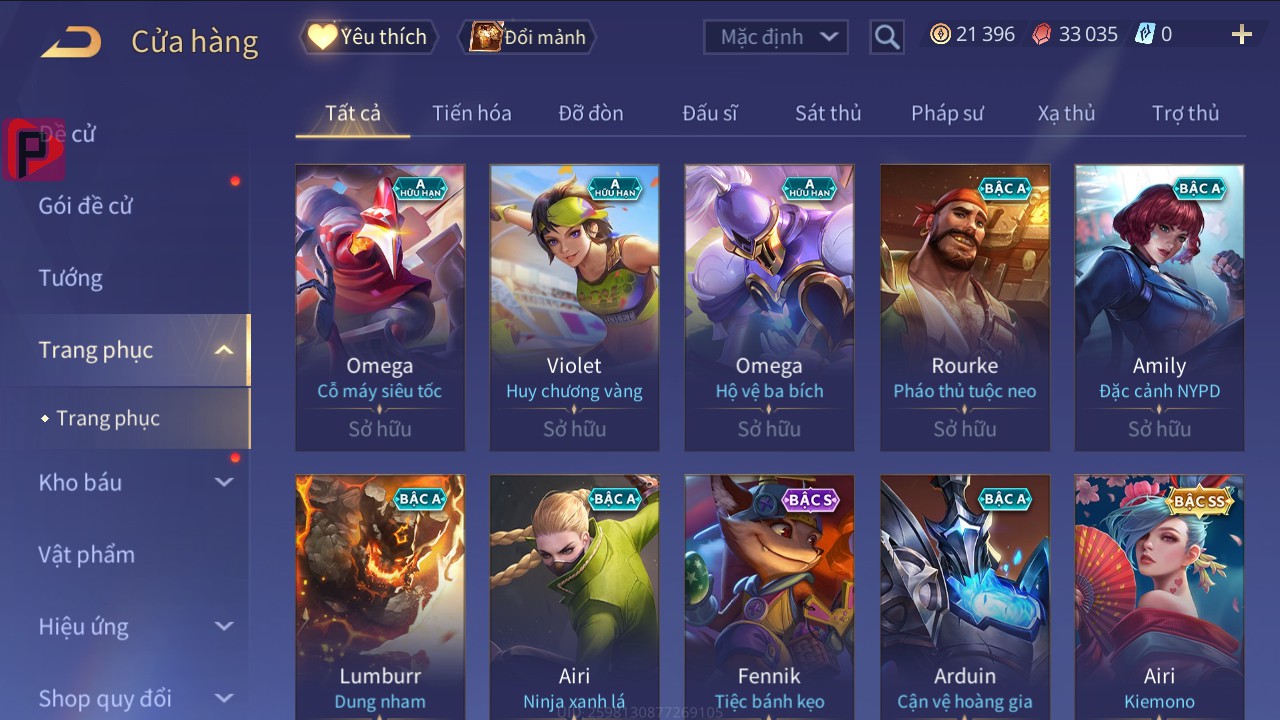The height and width of the screenshot is (720, 1280).
Task: Select Violet Huy chương vàng skin card
Action: click(574, 307)
